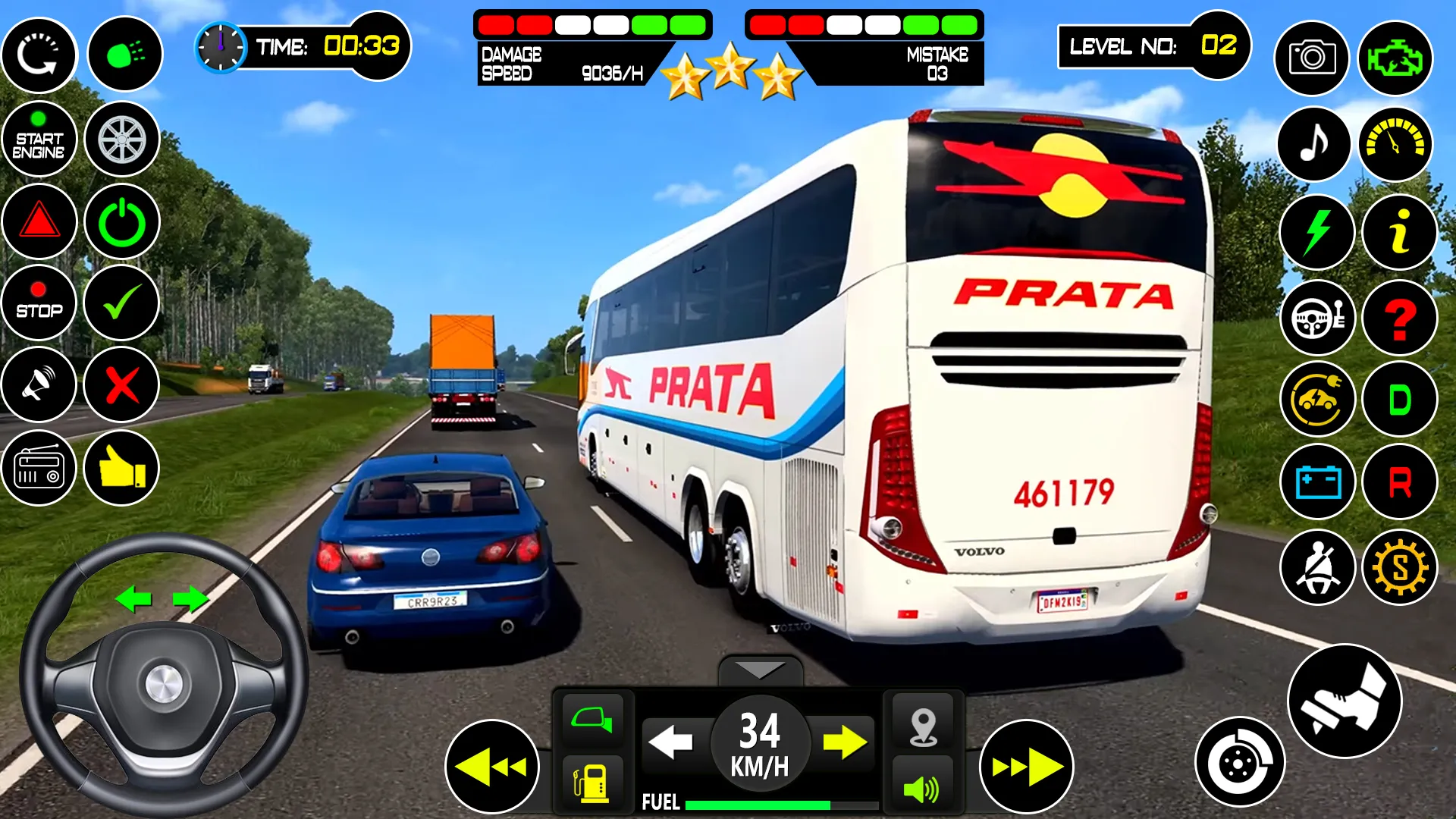The image size is (1456, 819).
Task: Shift into Drive with the D icon
Action: pos(1399,397)
